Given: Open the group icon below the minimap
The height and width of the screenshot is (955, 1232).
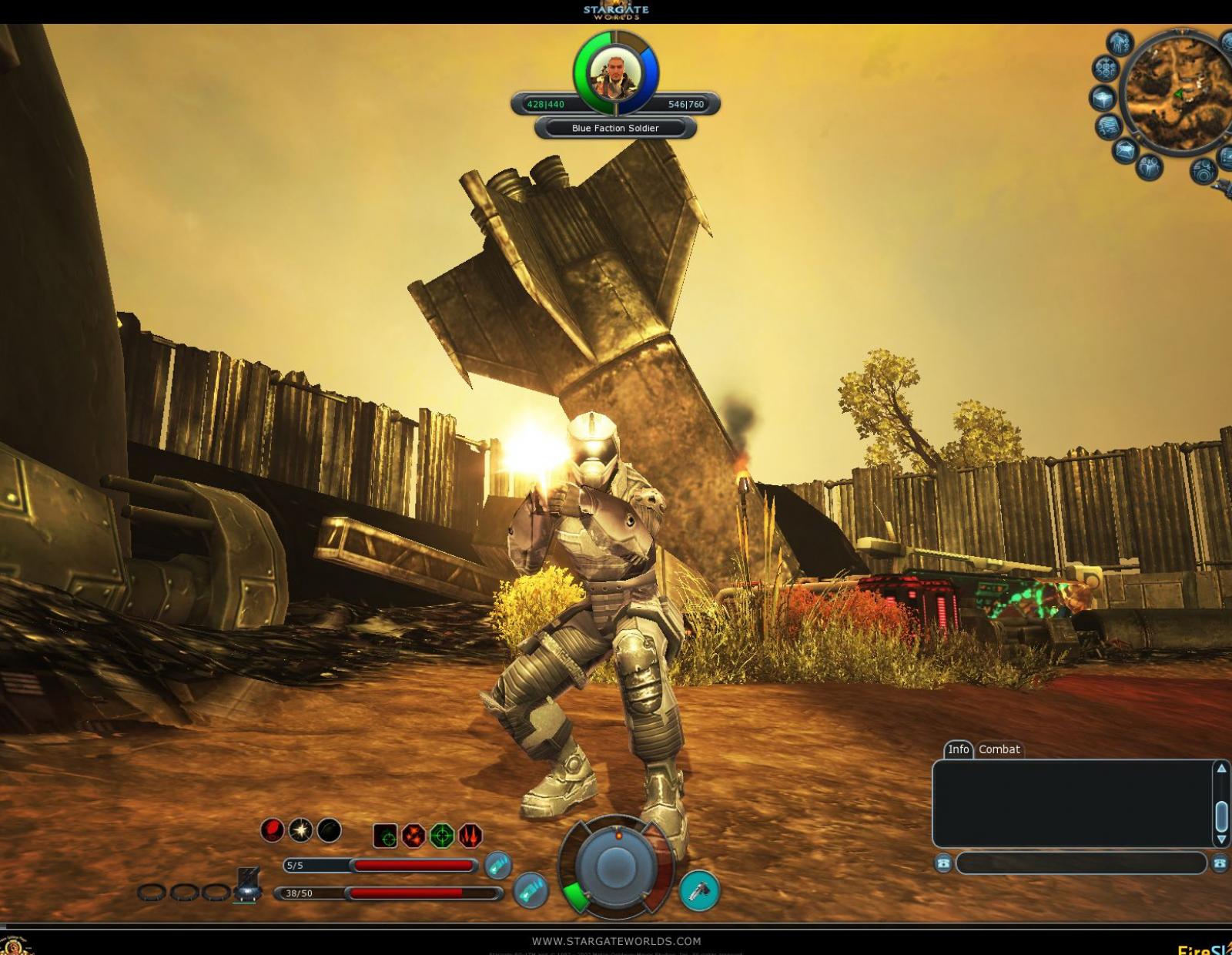Looking at the screenshot, I should click(1150, 168).
